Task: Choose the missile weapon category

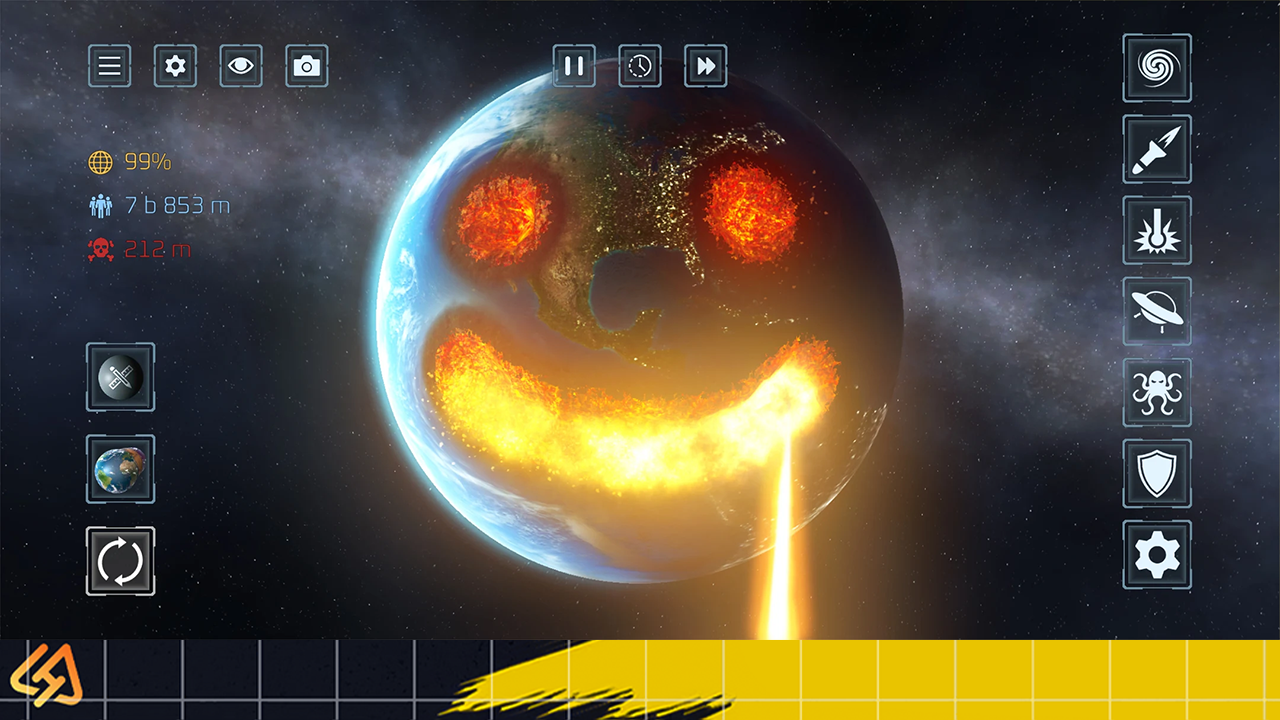Action: pyautogui.click(x=1157, y=149)
